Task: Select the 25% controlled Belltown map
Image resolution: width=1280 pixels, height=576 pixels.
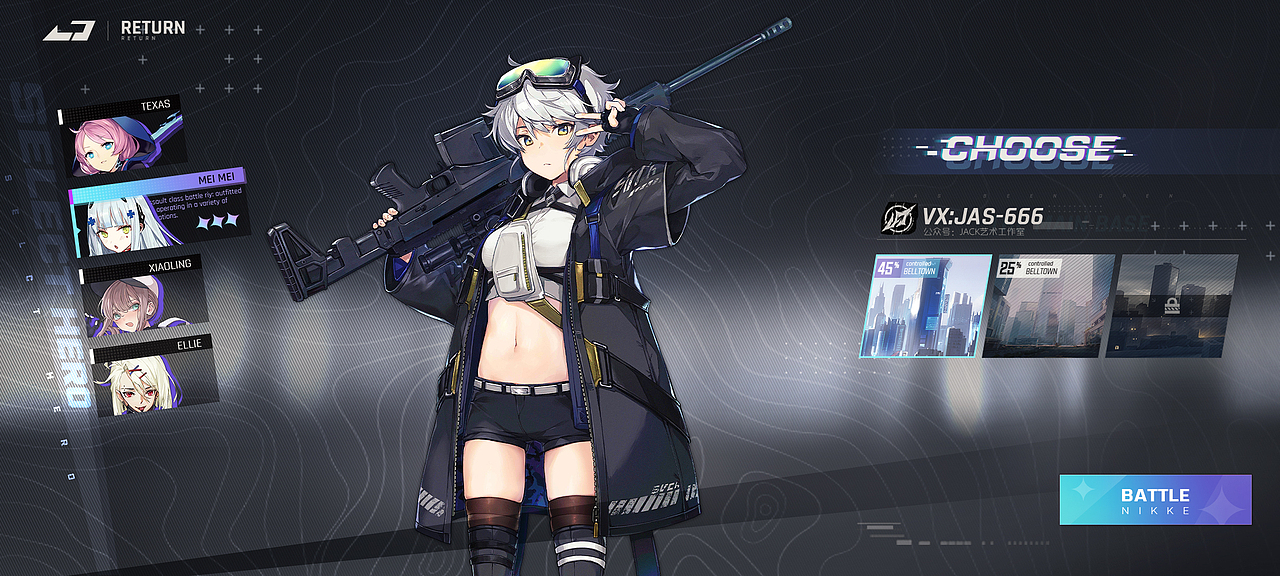Action: point(1048,306)
